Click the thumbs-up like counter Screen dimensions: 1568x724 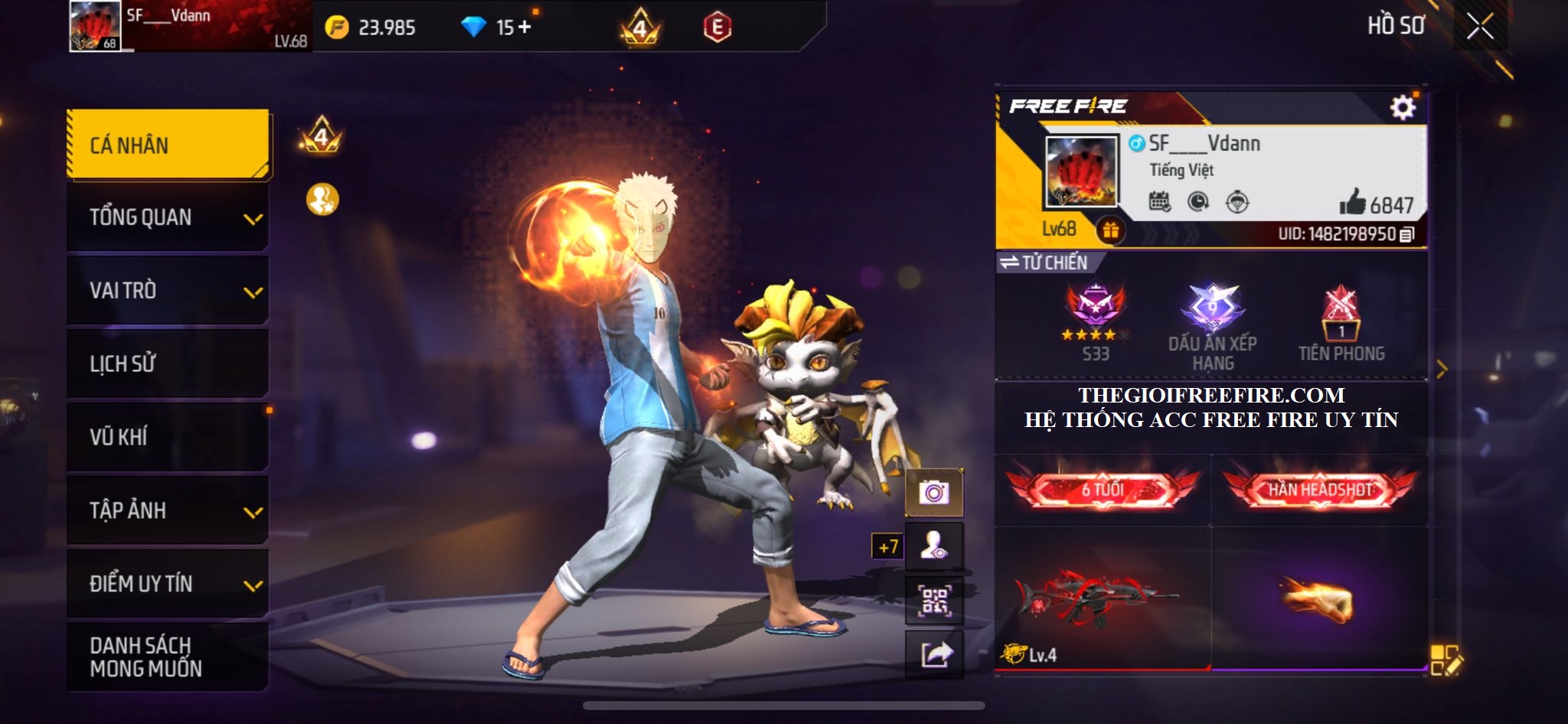point(1376,204)
